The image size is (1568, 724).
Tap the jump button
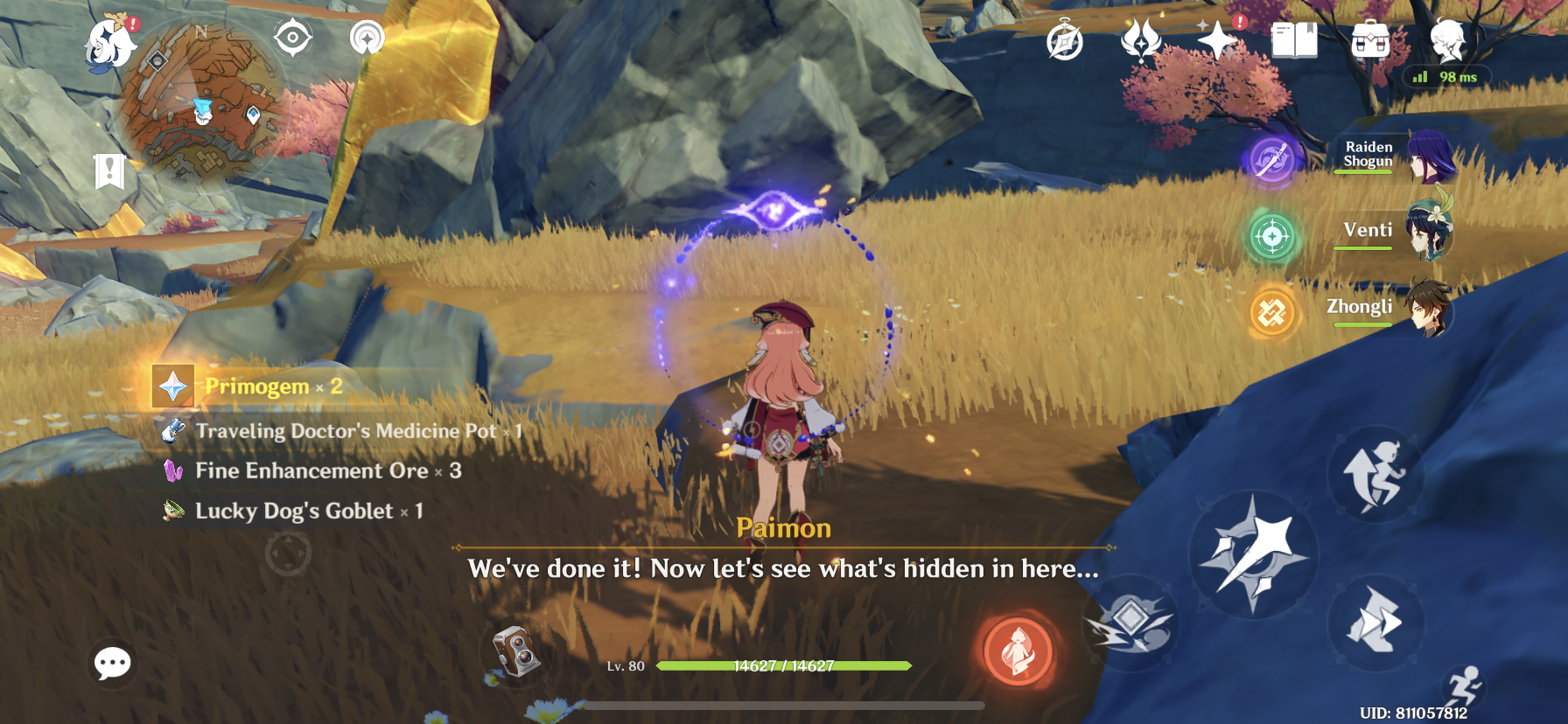(x=1375, y=475)
